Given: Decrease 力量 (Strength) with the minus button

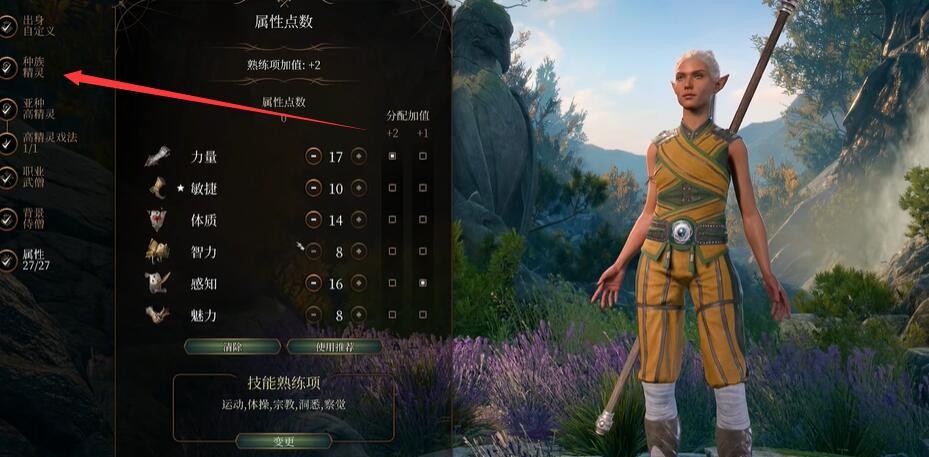Looking at the screenshot, I should point(314,157).
